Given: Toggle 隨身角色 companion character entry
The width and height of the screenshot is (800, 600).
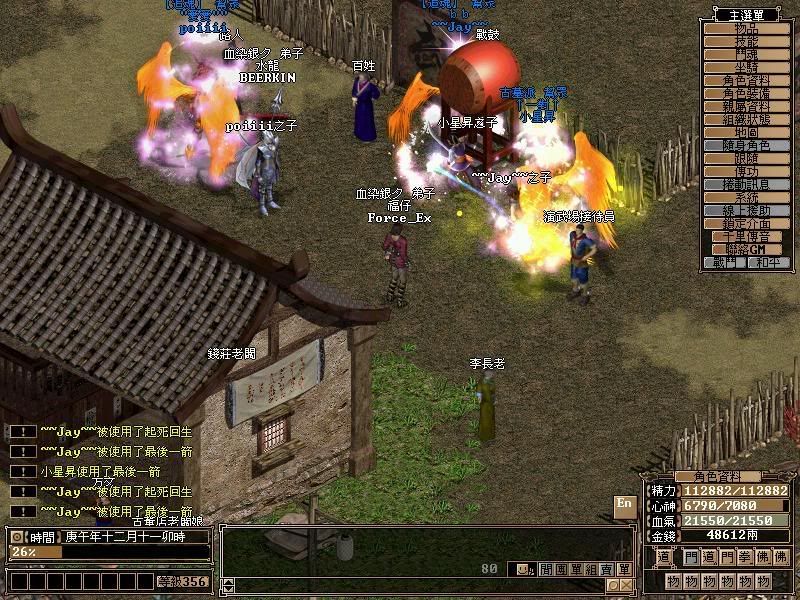Looking at the screenshot, I should coord(746,145).
